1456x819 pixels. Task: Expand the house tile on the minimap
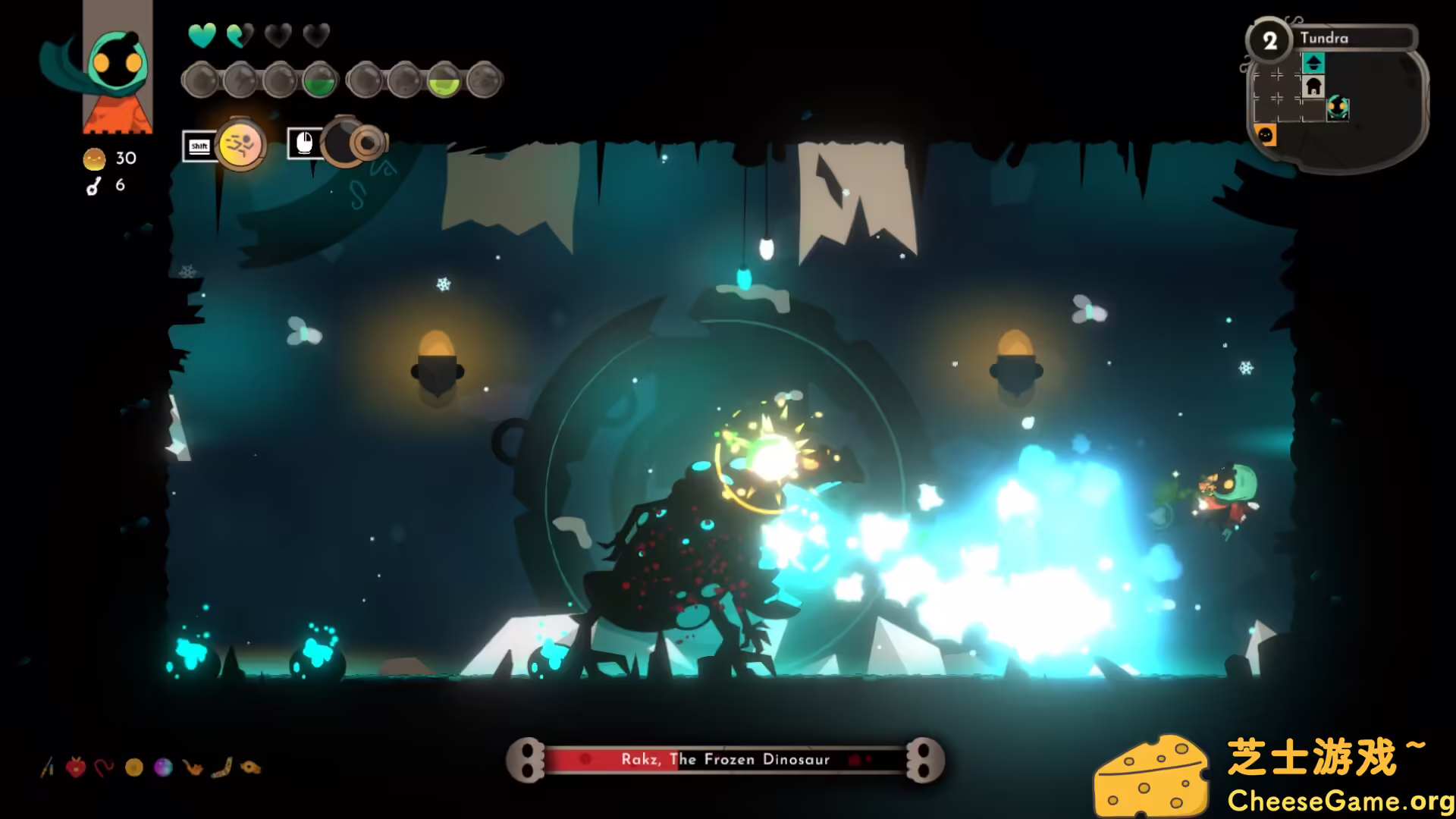pos(1313,86)
